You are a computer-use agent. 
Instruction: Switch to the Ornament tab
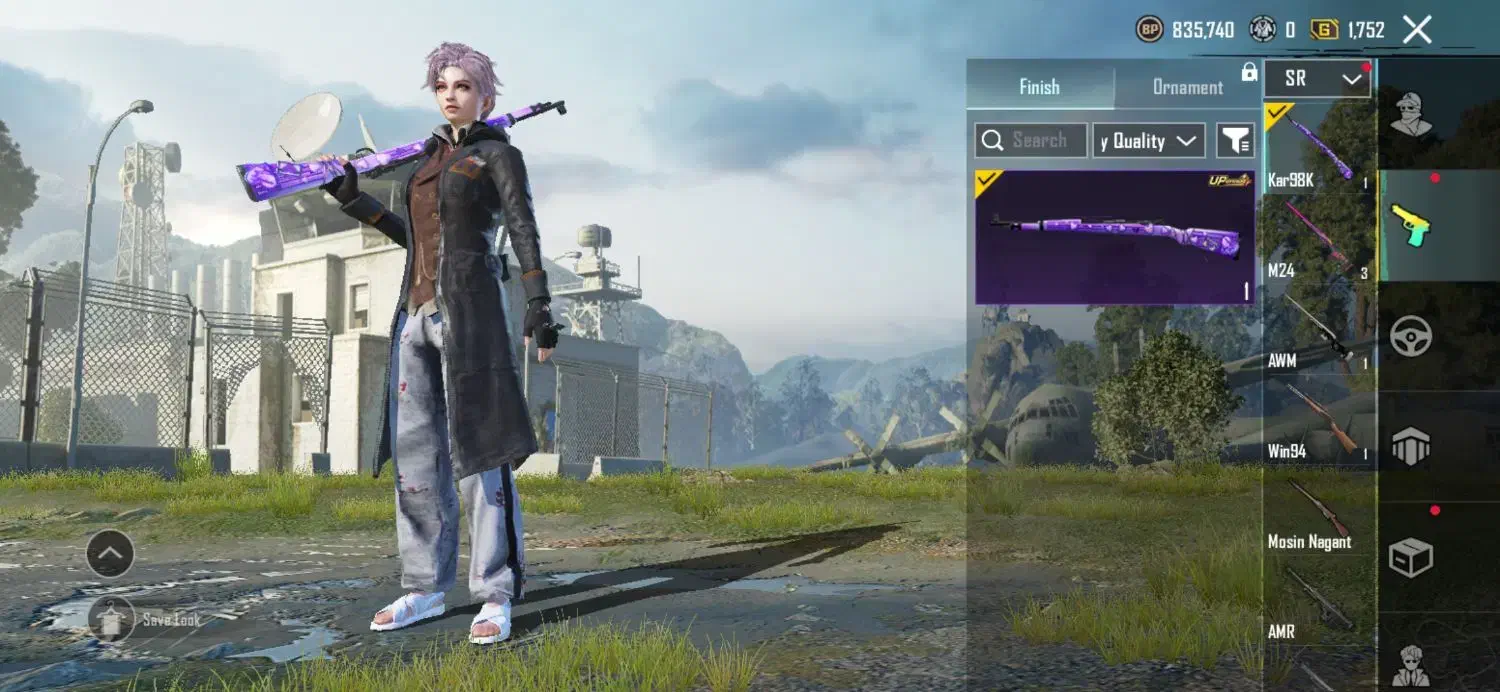1187,87
